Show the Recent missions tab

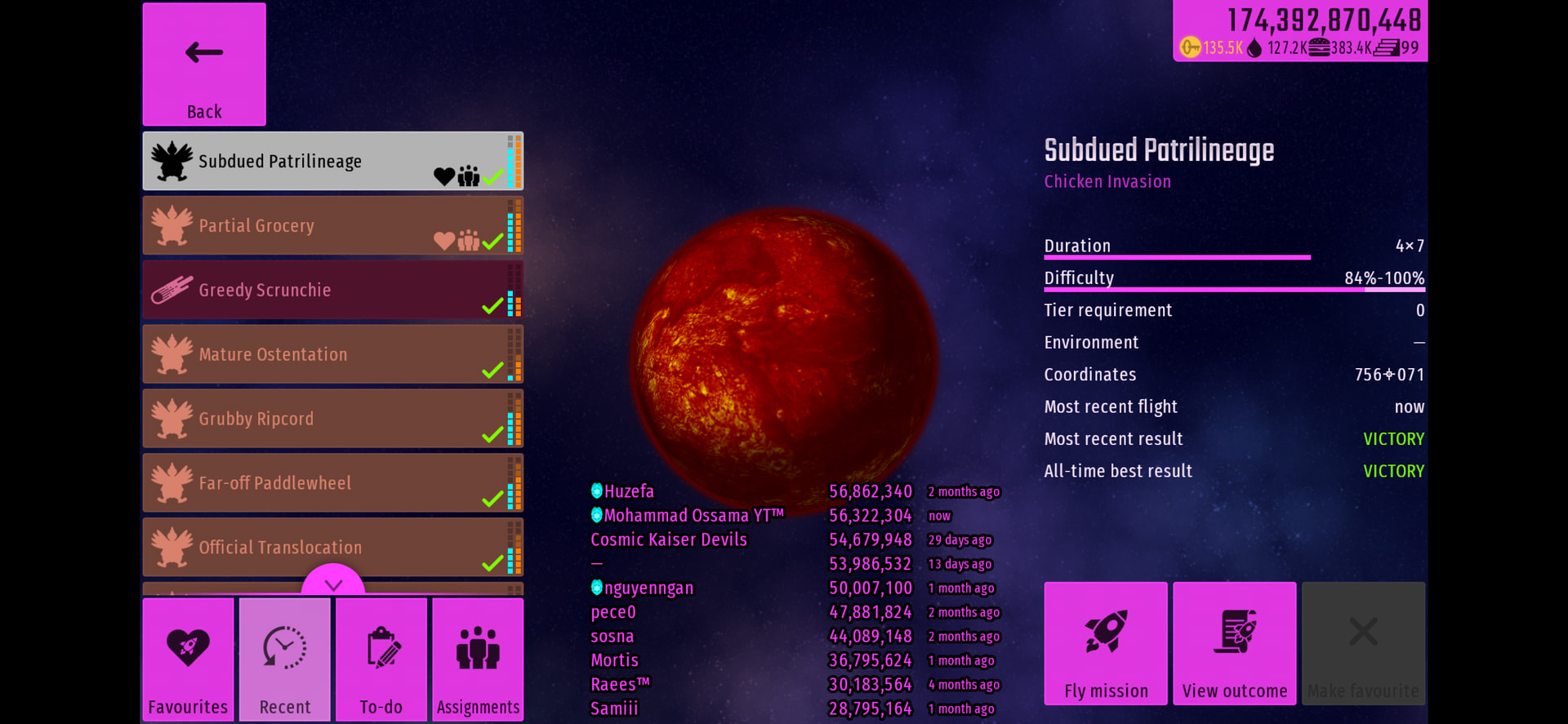click(284, 660)
